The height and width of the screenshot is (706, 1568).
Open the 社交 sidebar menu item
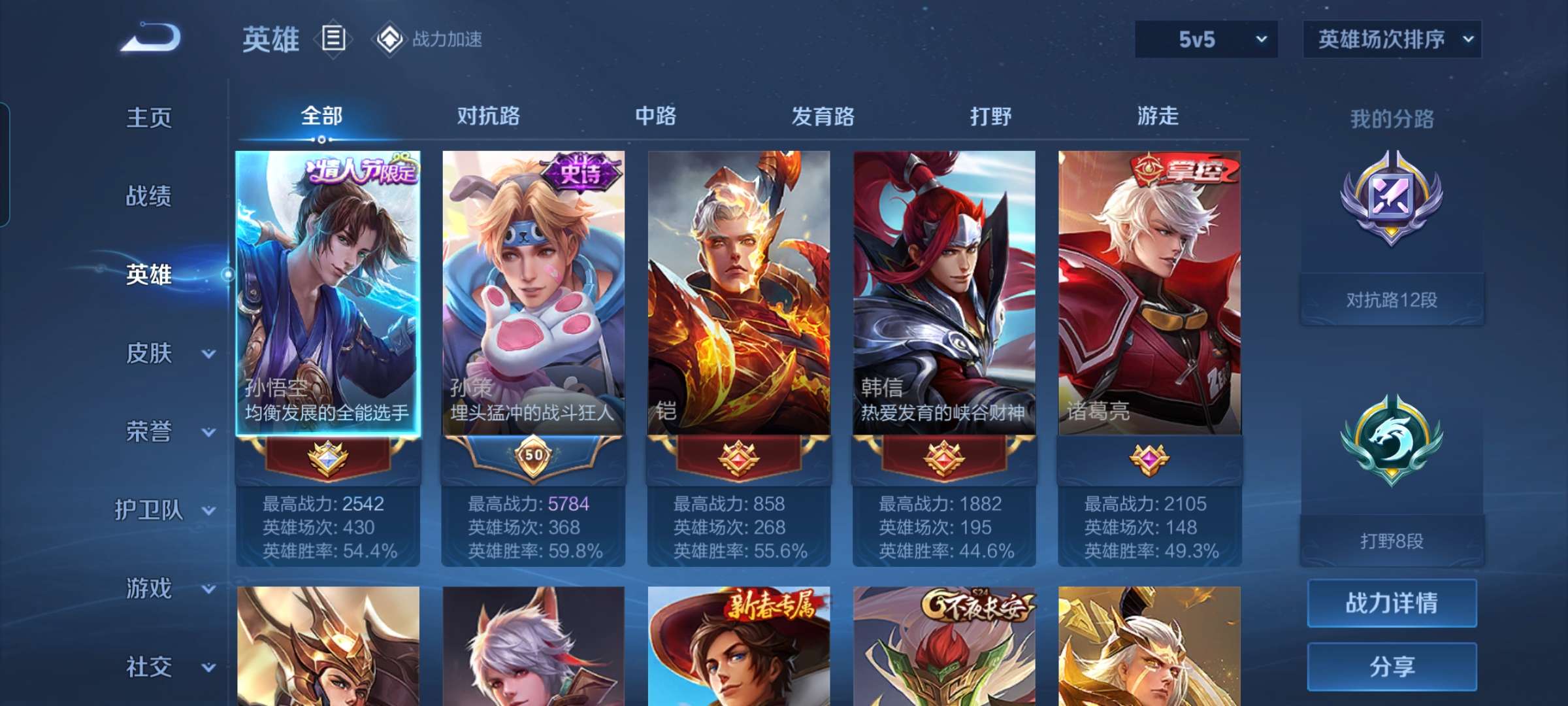click(x=149, y=667)
